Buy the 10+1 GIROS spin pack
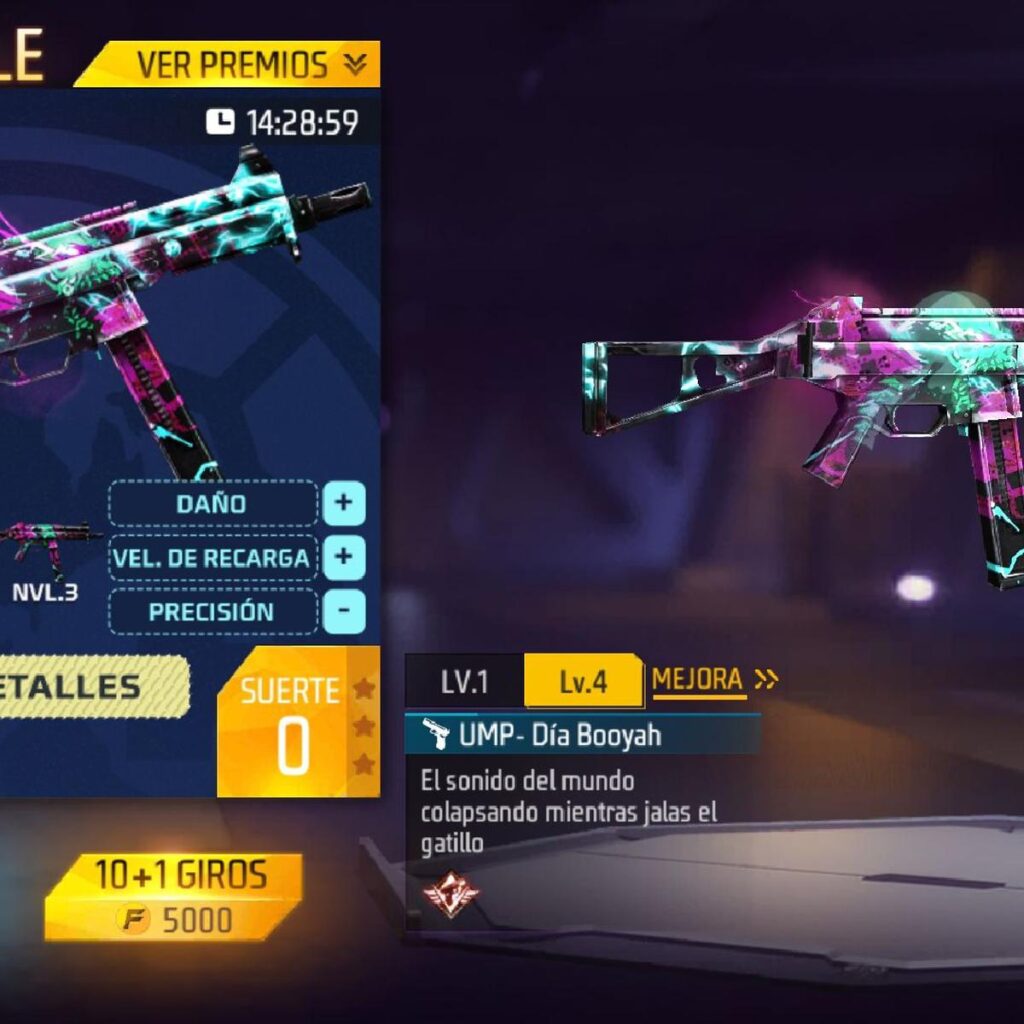This screenshot has height=1024, width=1024. pos(172,896)
